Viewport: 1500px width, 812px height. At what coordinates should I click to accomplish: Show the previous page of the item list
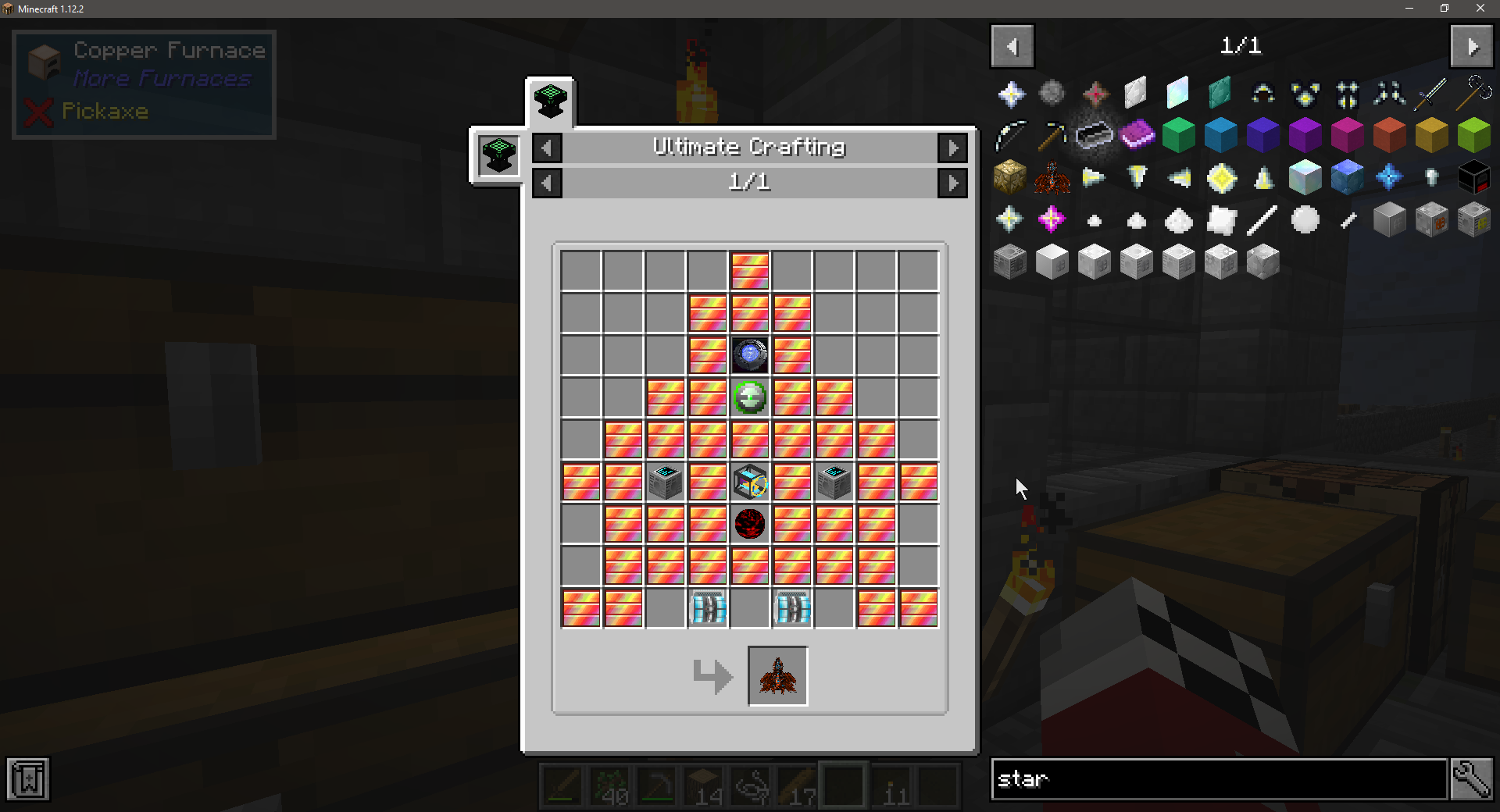point(1012,47)
